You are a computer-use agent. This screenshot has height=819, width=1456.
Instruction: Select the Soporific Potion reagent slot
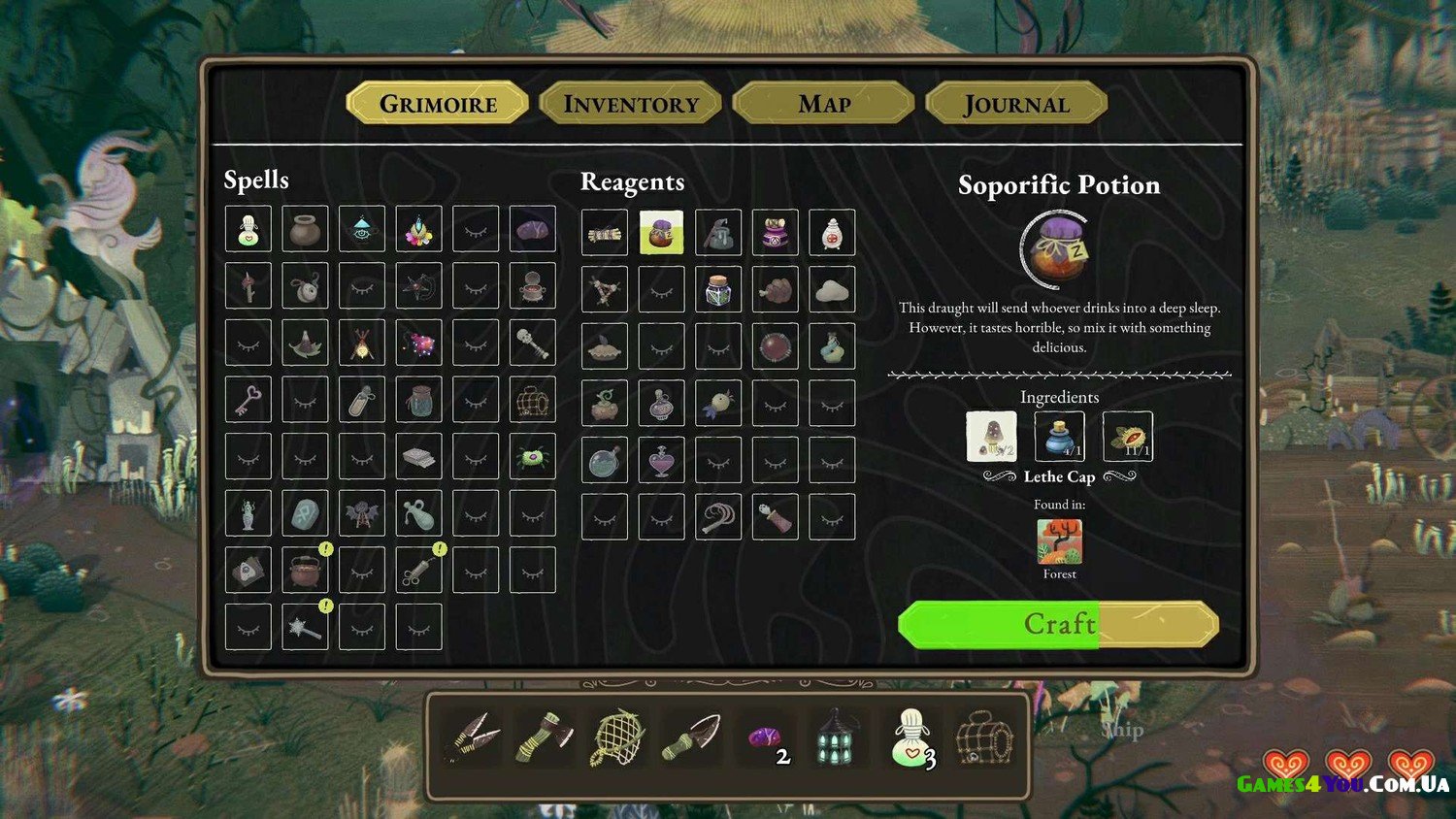(x=661, y=233)
